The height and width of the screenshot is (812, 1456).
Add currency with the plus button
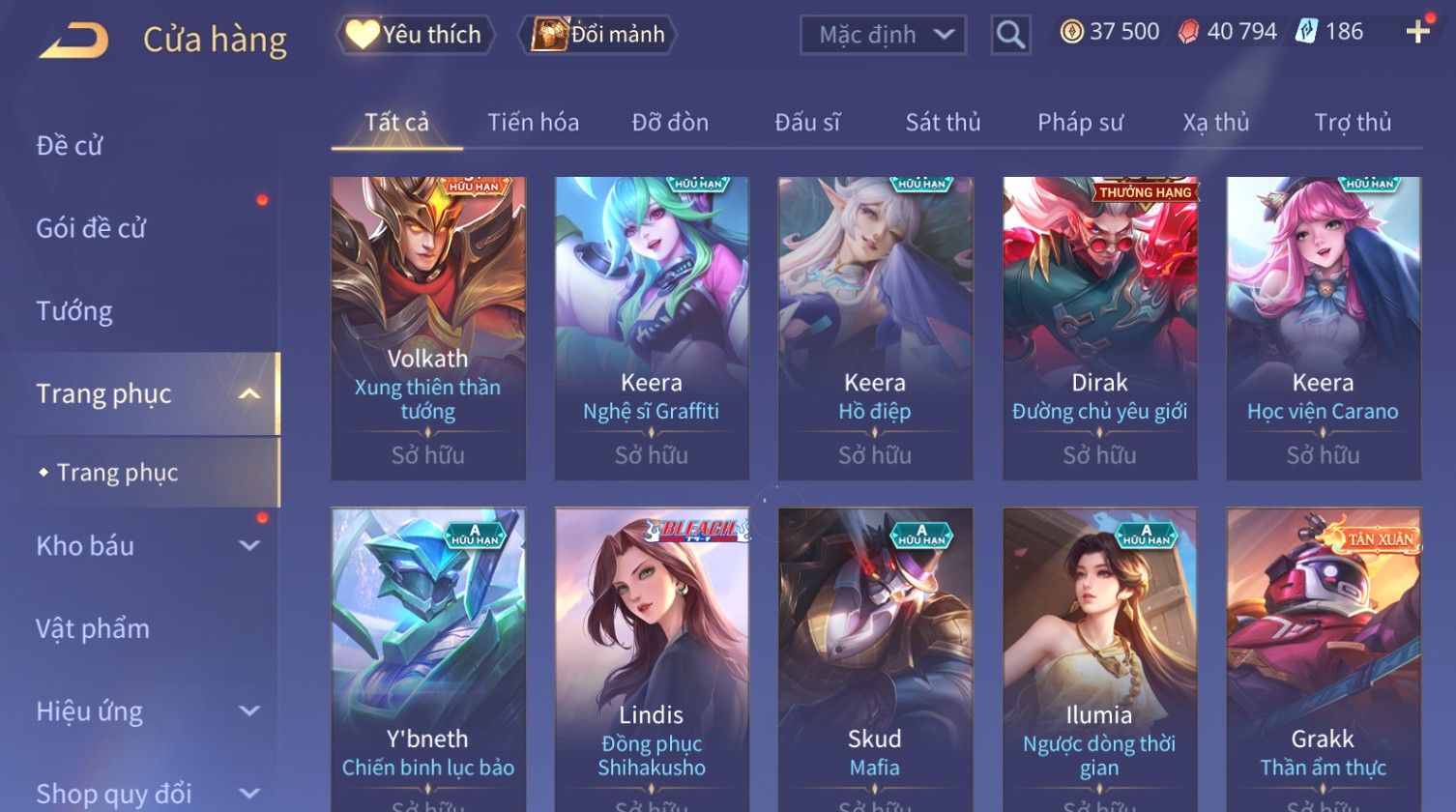click(1417, 33)
